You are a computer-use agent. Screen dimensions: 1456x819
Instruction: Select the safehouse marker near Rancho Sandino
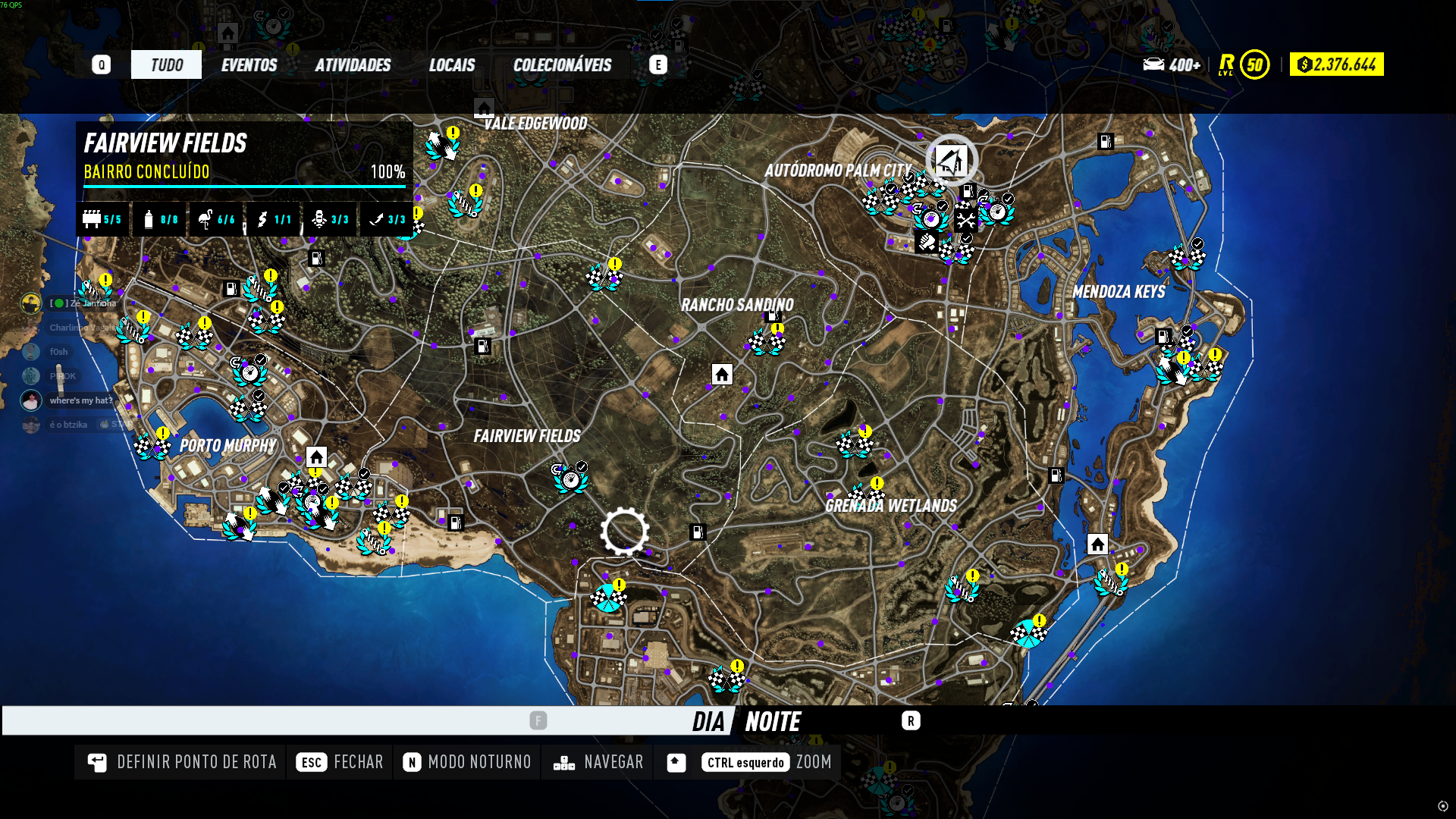(722, 374)
